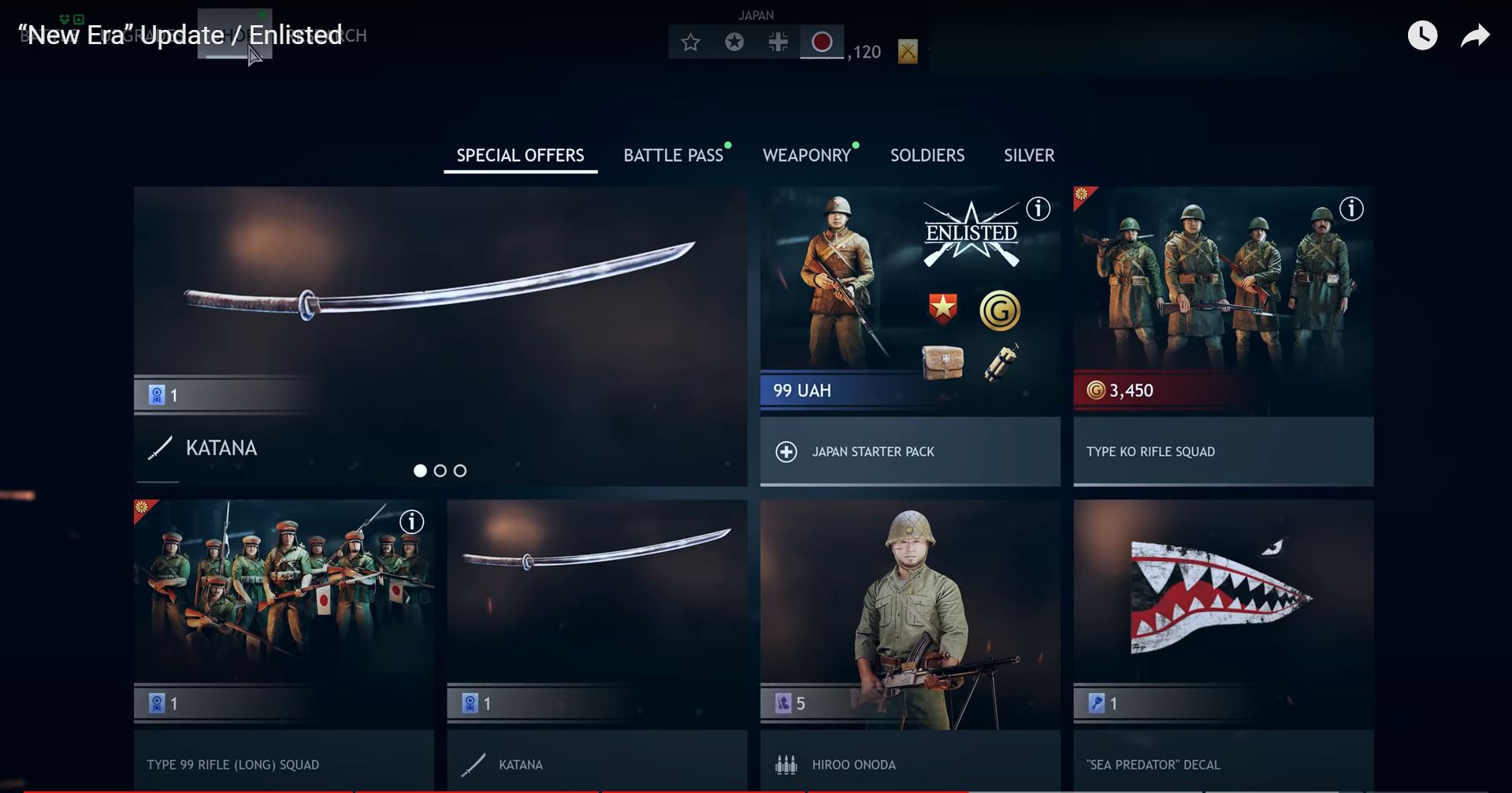Click the Share arrow icon
Image resolution: width=1512 pixels, height=793 pixels.
pos(1474,35)
